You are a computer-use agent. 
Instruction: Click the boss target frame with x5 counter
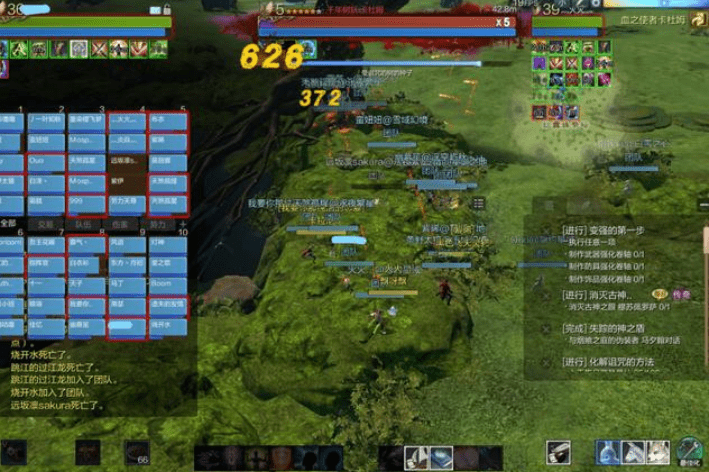click(x=388, y=21)
